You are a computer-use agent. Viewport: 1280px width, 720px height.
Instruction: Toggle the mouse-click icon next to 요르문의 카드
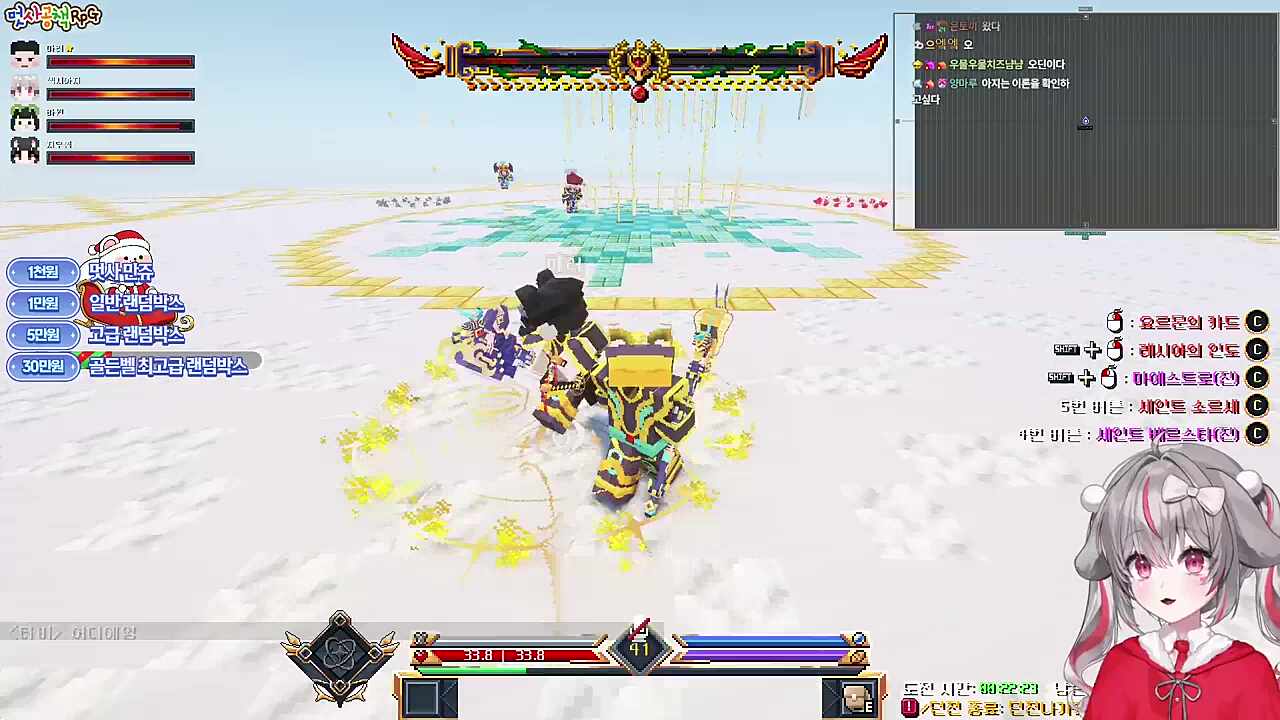[x=1115, y=321]
